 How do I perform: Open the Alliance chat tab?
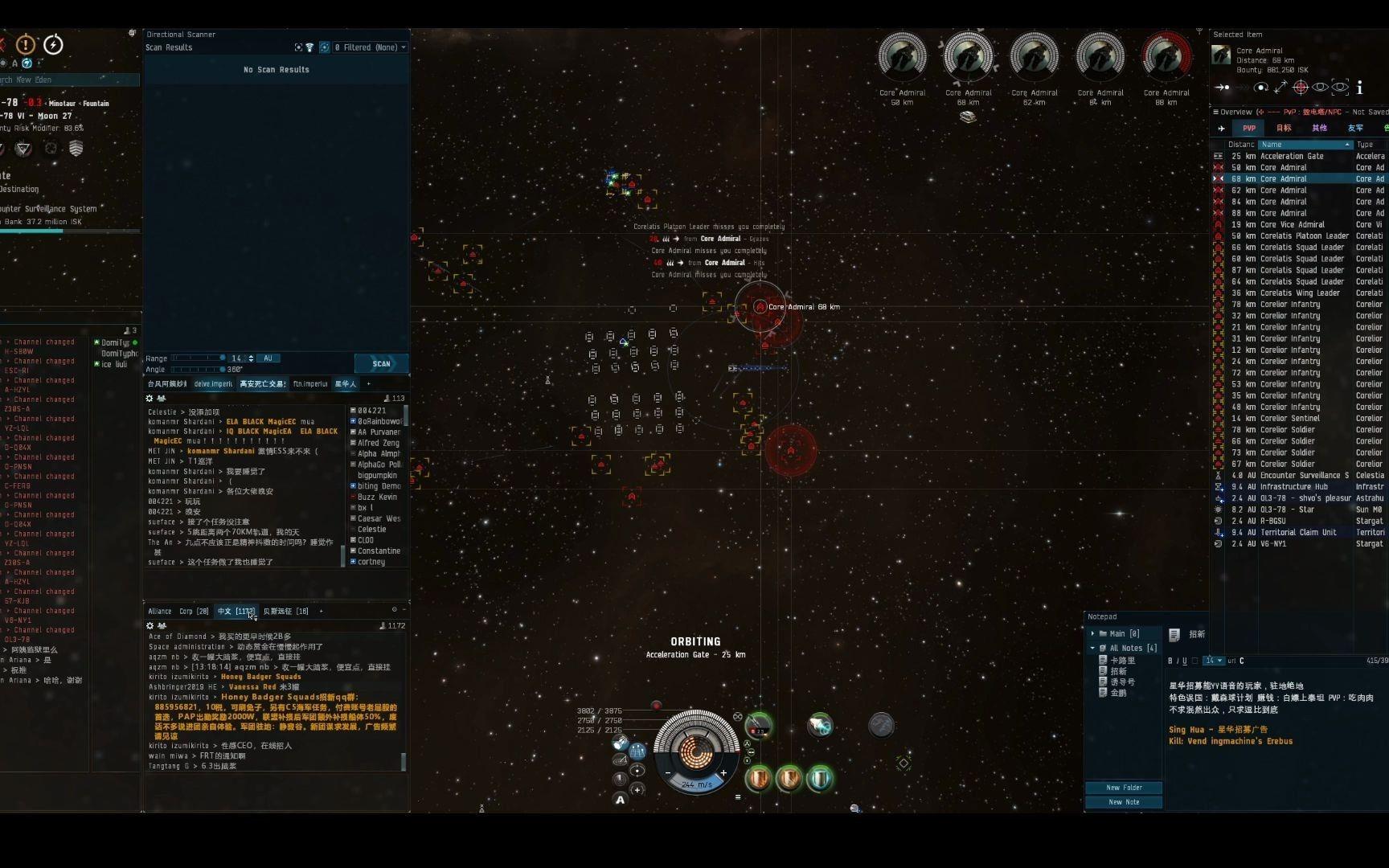160,612
